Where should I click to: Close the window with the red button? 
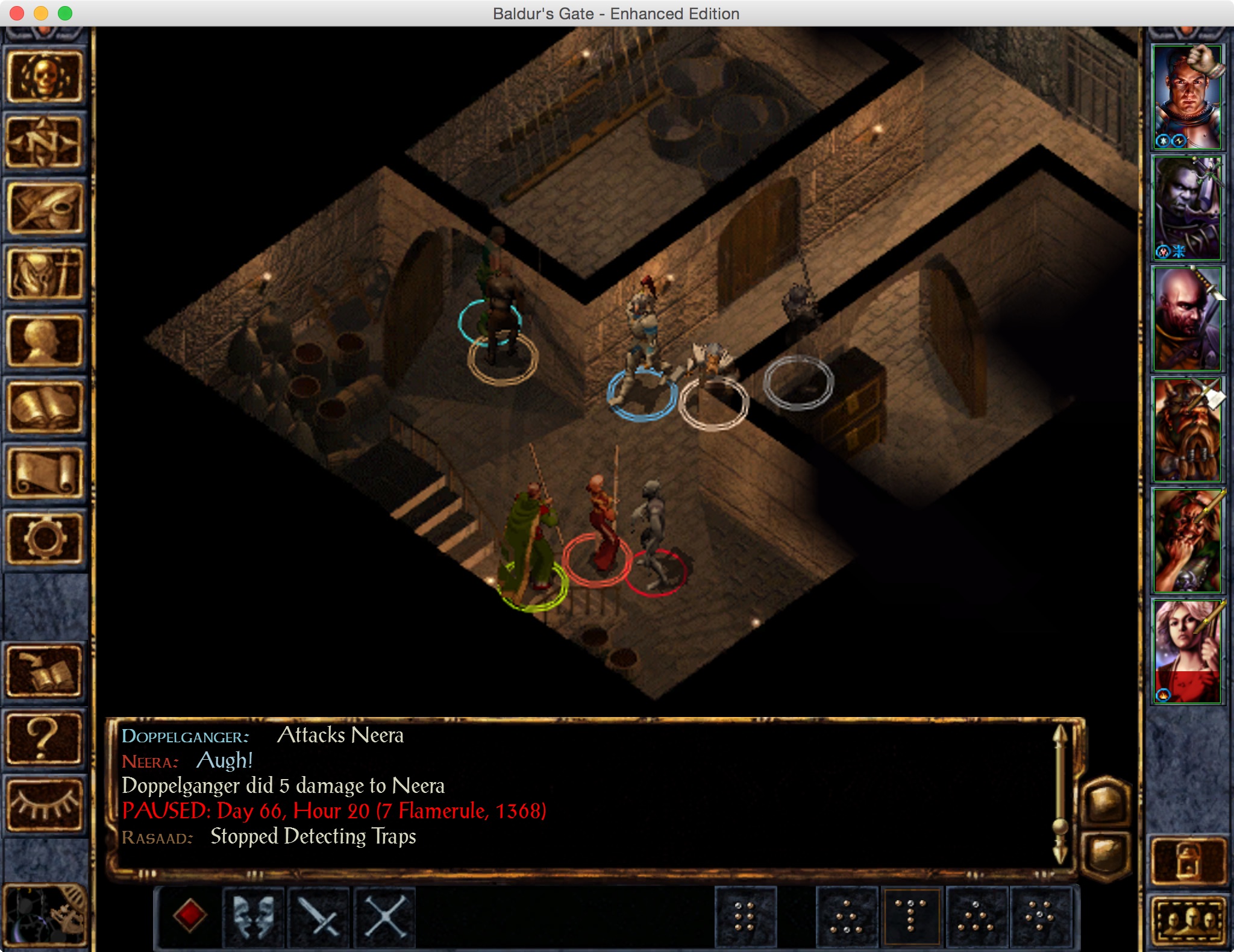click(17, 13)
